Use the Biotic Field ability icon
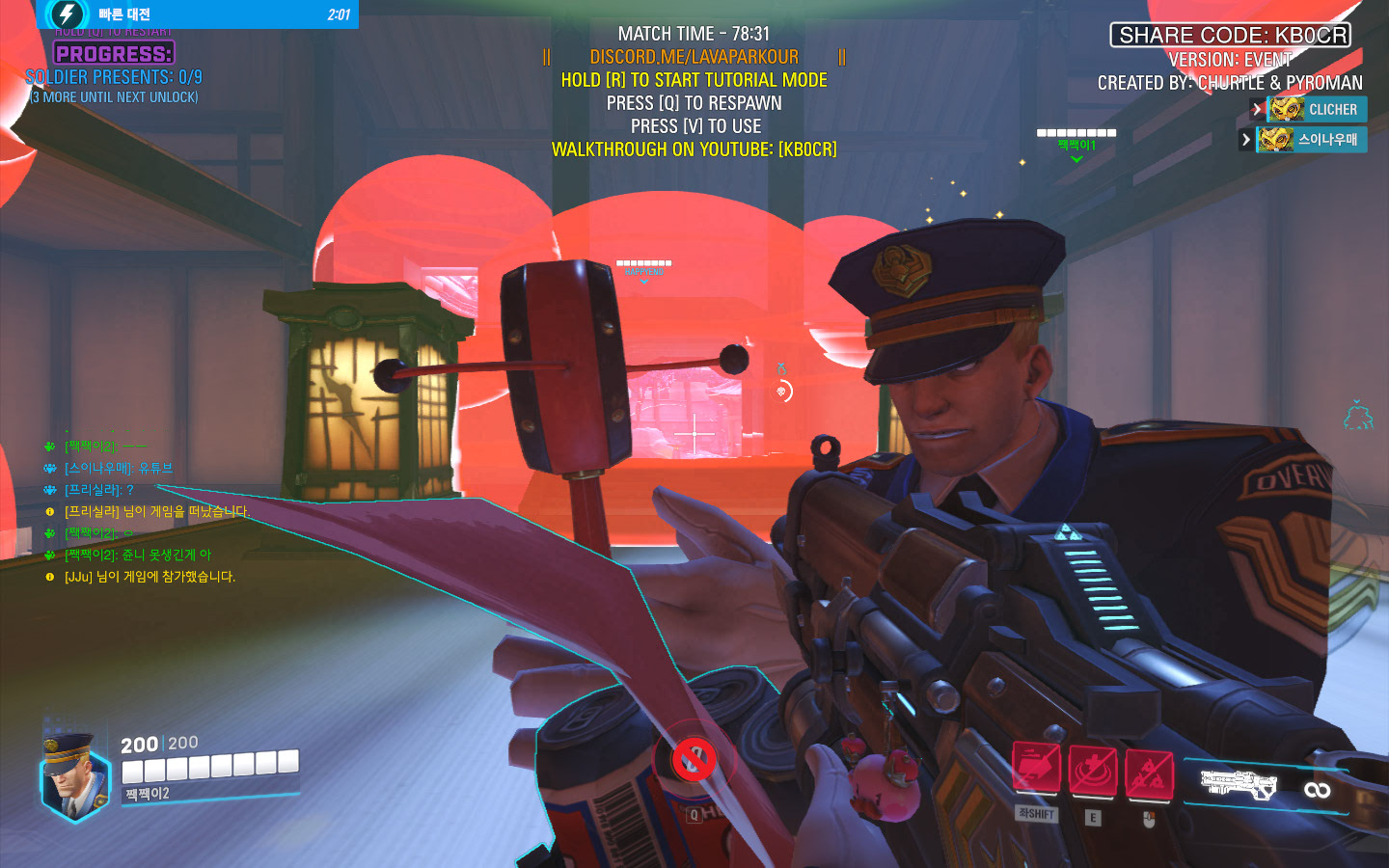1389x868 pixels. (1092, 773)
